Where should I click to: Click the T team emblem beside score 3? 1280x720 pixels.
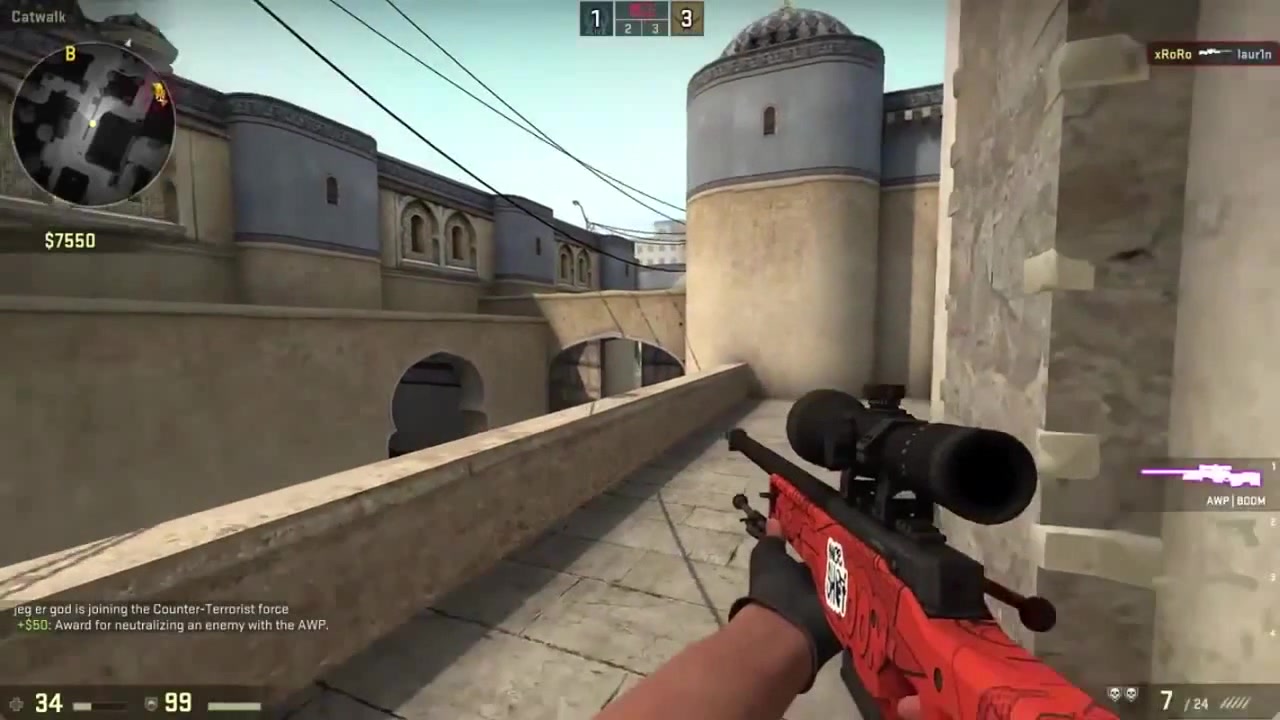click(x=686, y=18)
